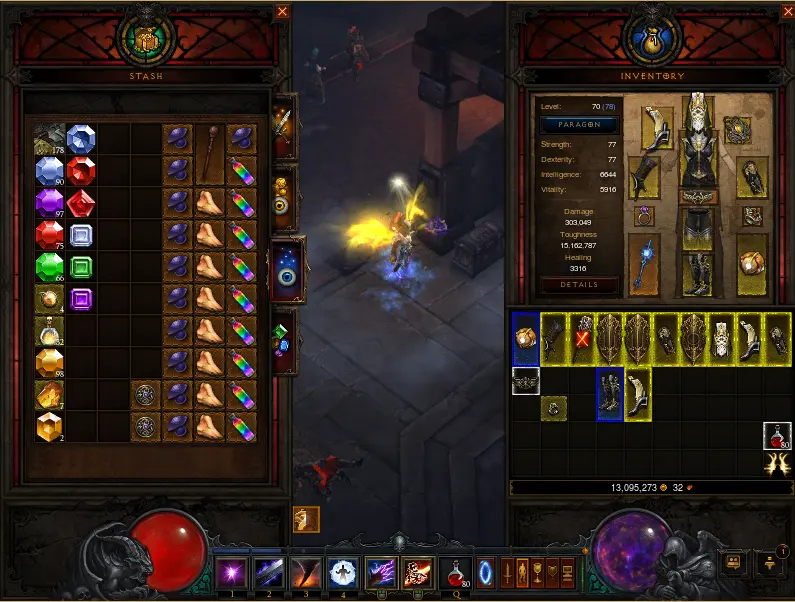Open the chat speech bubble button
Viewport: 795px width, 602px height.
point(733,562)
